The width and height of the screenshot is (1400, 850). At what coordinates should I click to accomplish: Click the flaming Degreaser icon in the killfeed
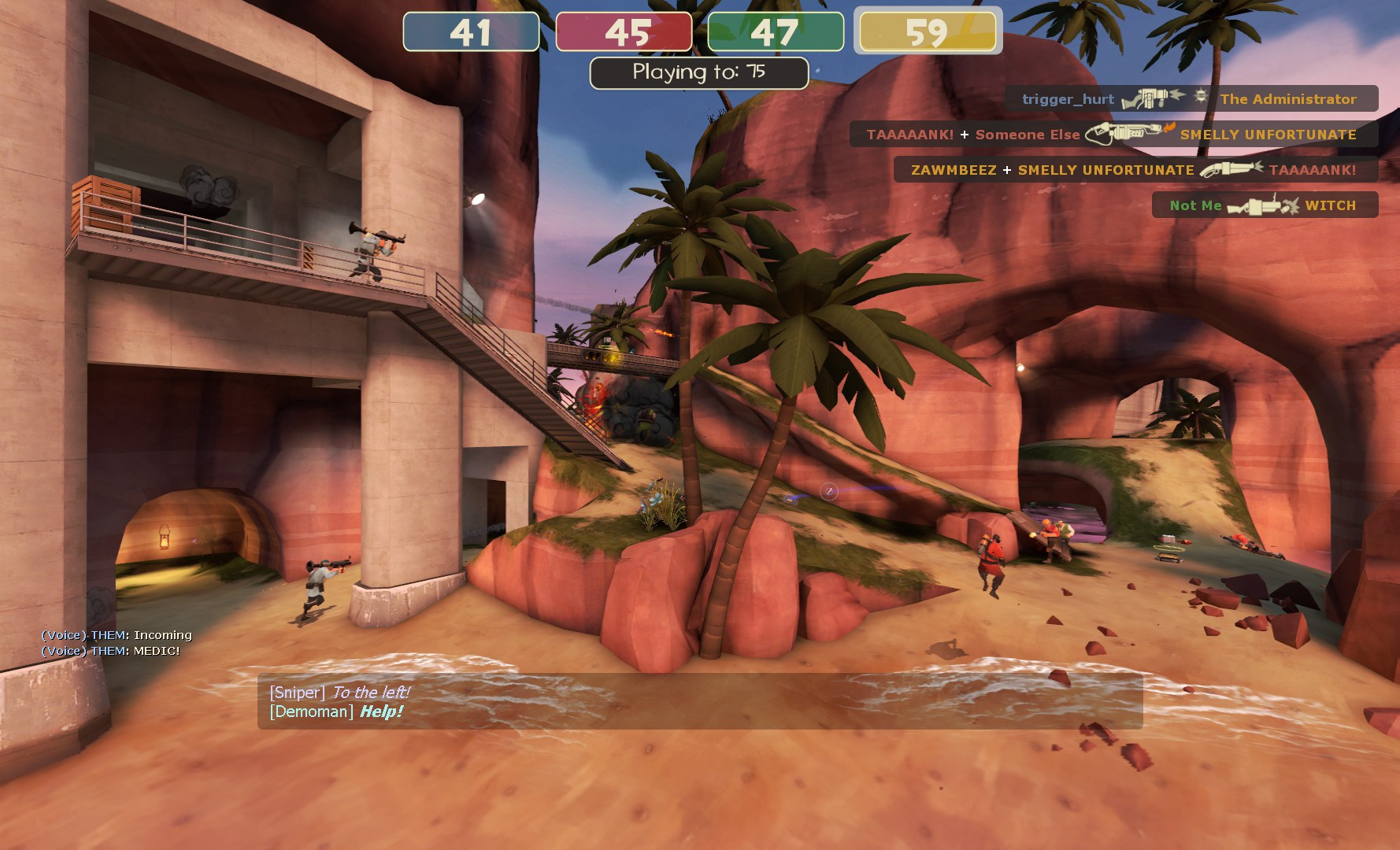pos(1122,135)
